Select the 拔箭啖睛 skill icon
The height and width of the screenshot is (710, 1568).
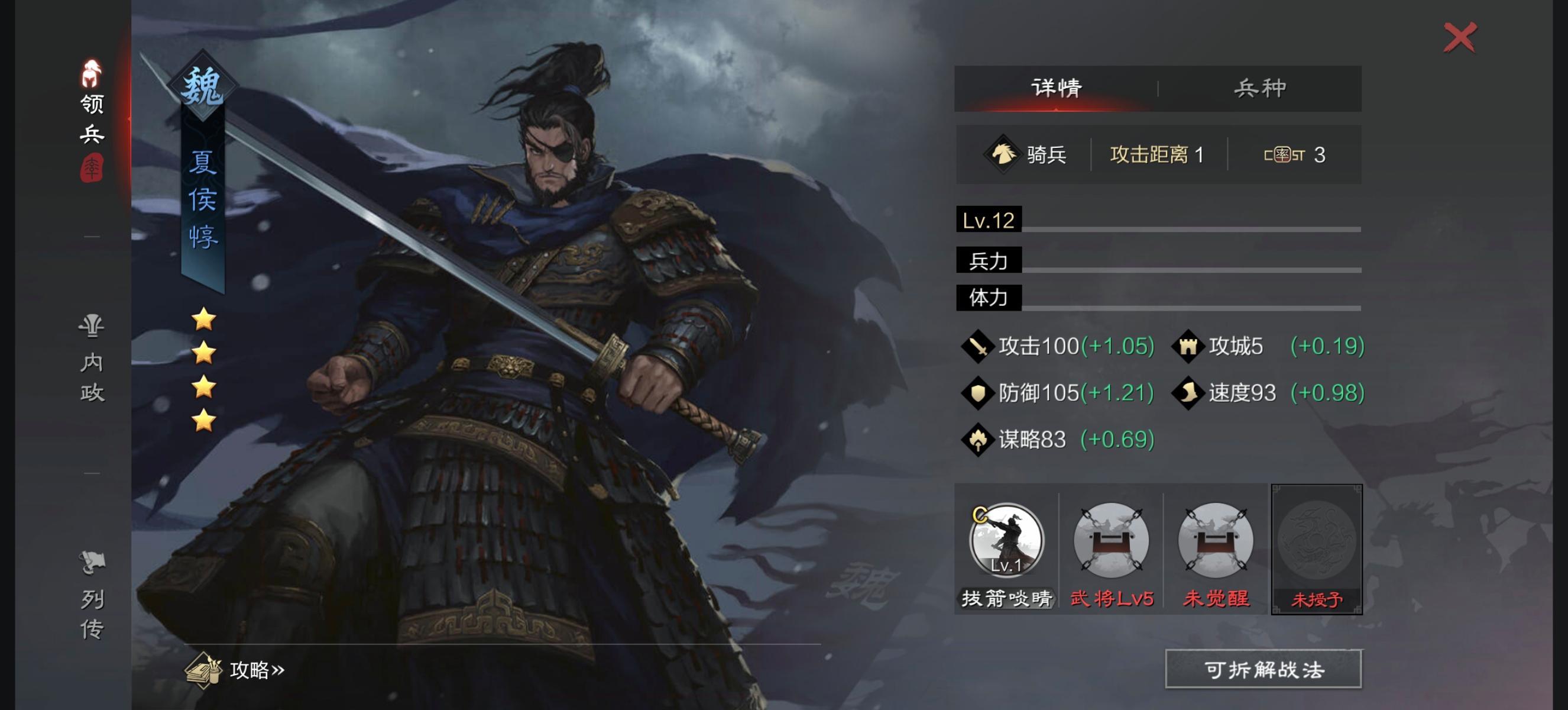pyautogui.click(x=1006, y=540)
